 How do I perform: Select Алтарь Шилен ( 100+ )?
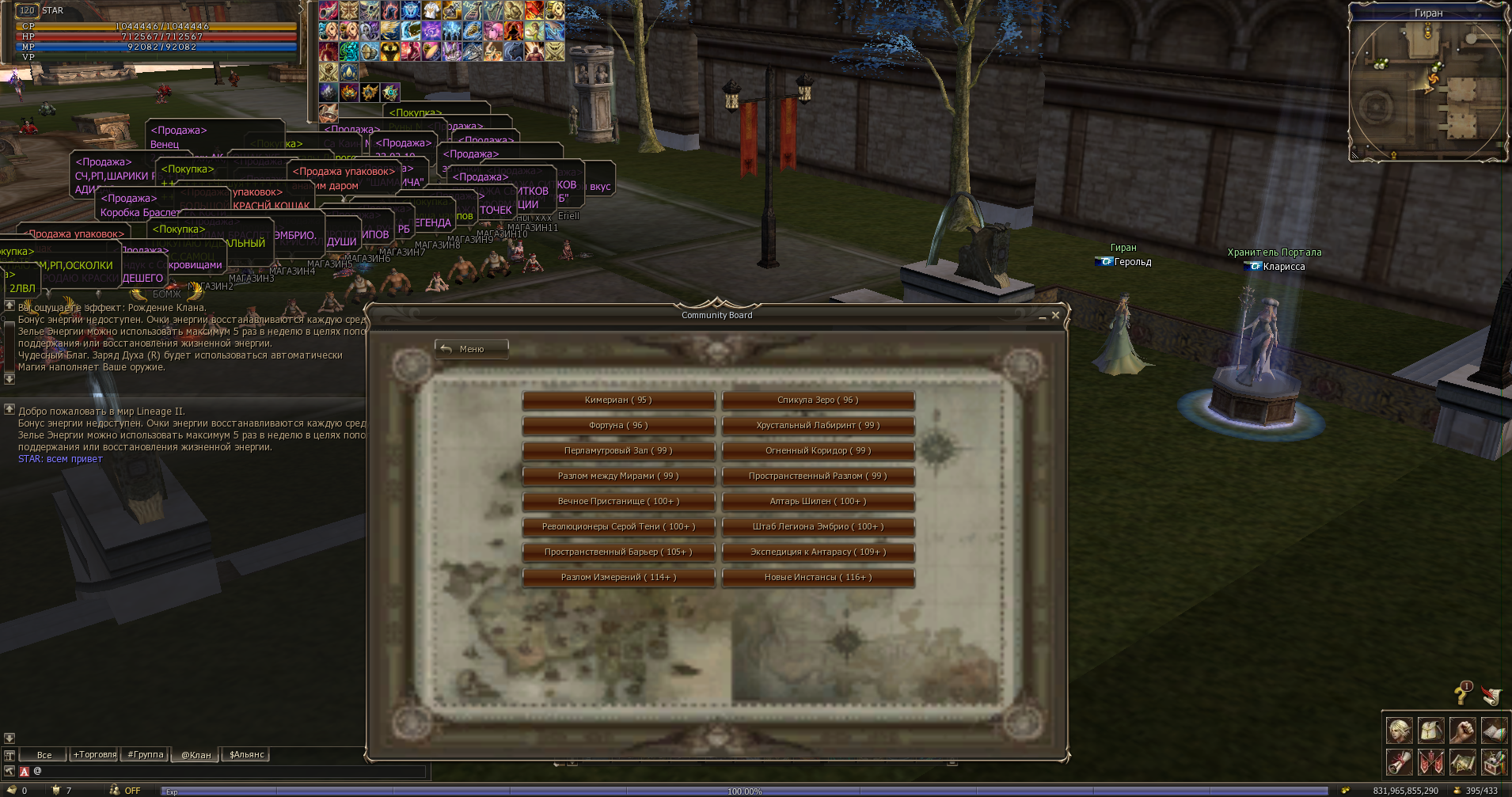(x=818, y=502)
